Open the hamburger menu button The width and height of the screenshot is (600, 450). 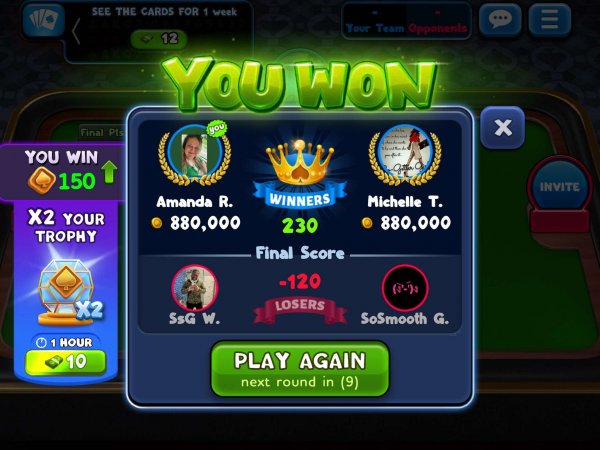click(x=549, y=20)
